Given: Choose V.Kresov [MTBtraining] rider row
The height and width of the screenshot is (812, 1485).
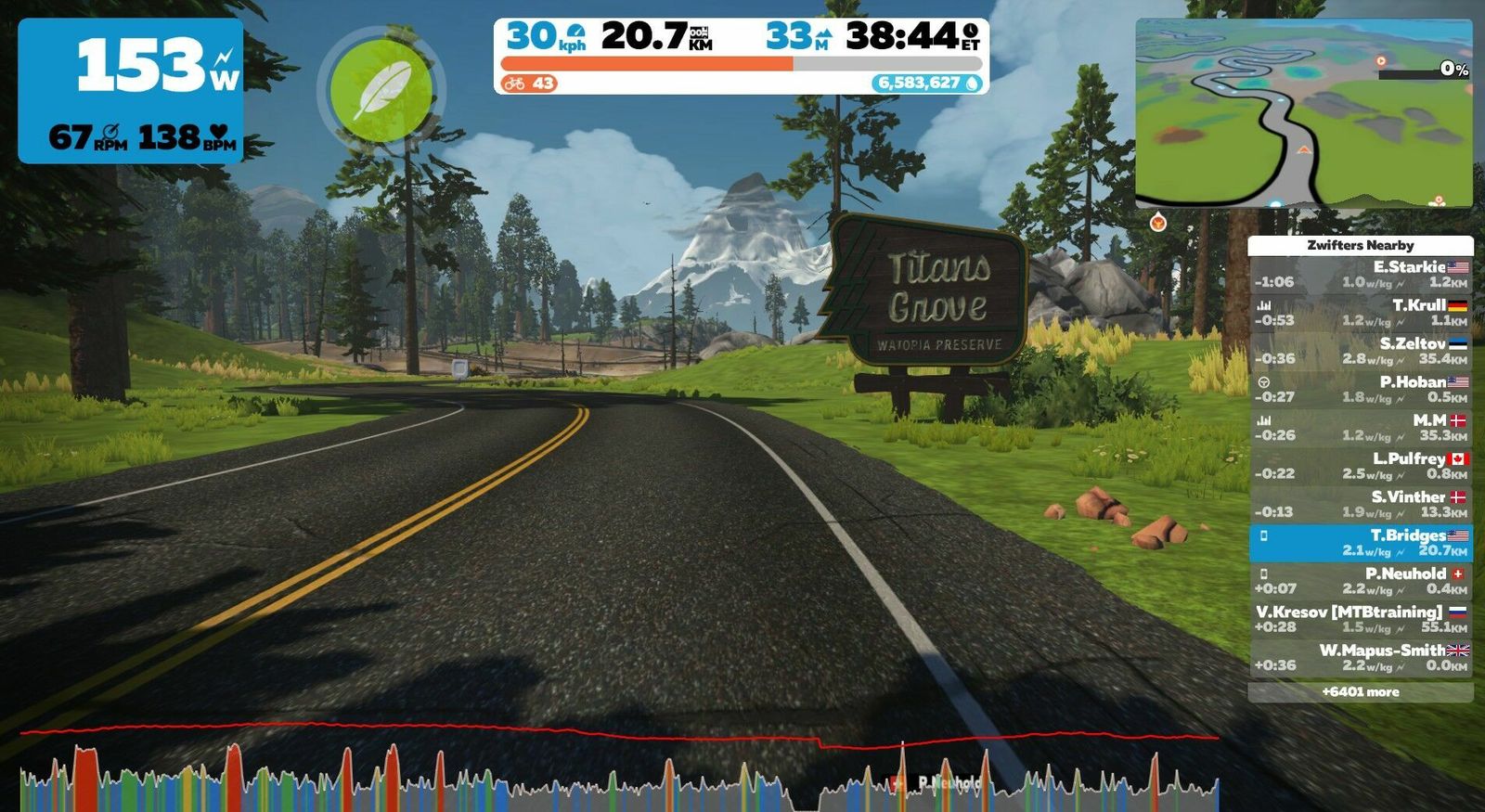Looking at the screenshot, I should coord(1361,619).
